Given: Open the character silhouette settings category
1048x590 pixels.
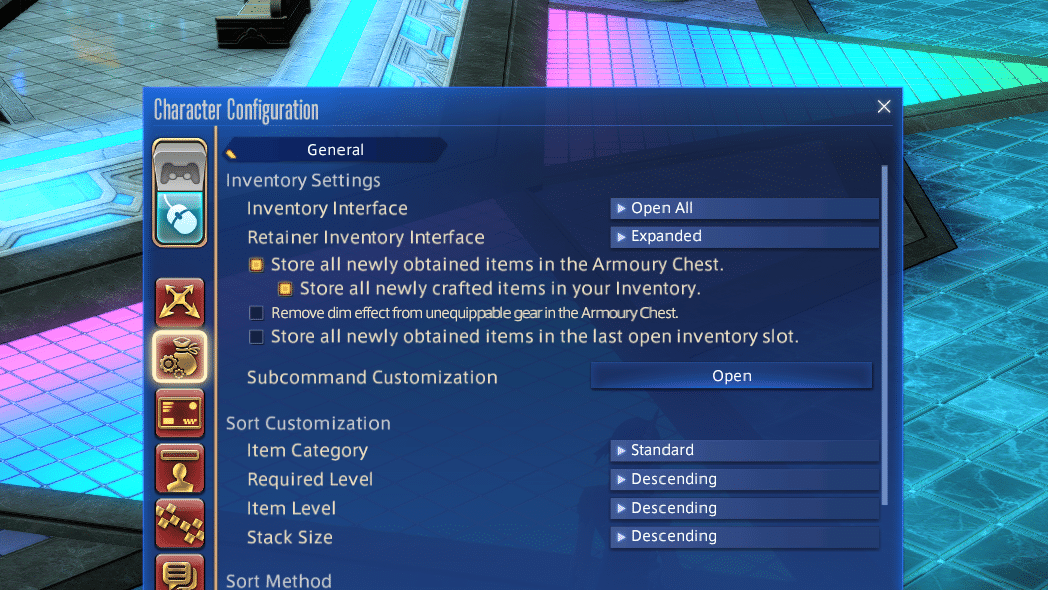Looking at the screenshot, I should point(180,468).
